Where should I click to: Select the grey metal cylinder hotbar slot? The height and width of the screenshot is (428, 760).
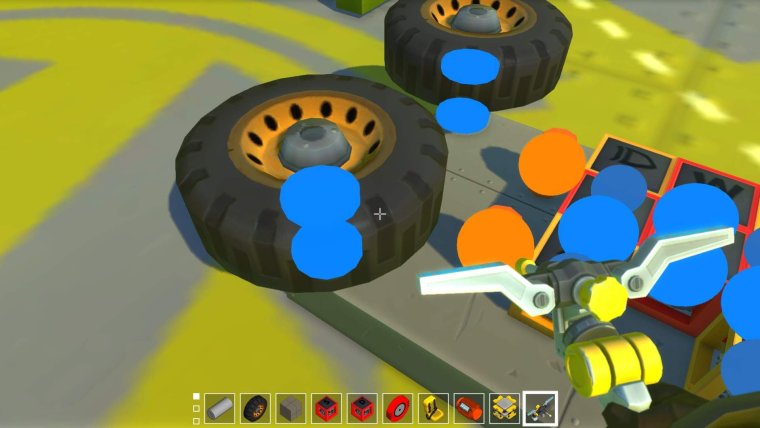coord(221,407)
